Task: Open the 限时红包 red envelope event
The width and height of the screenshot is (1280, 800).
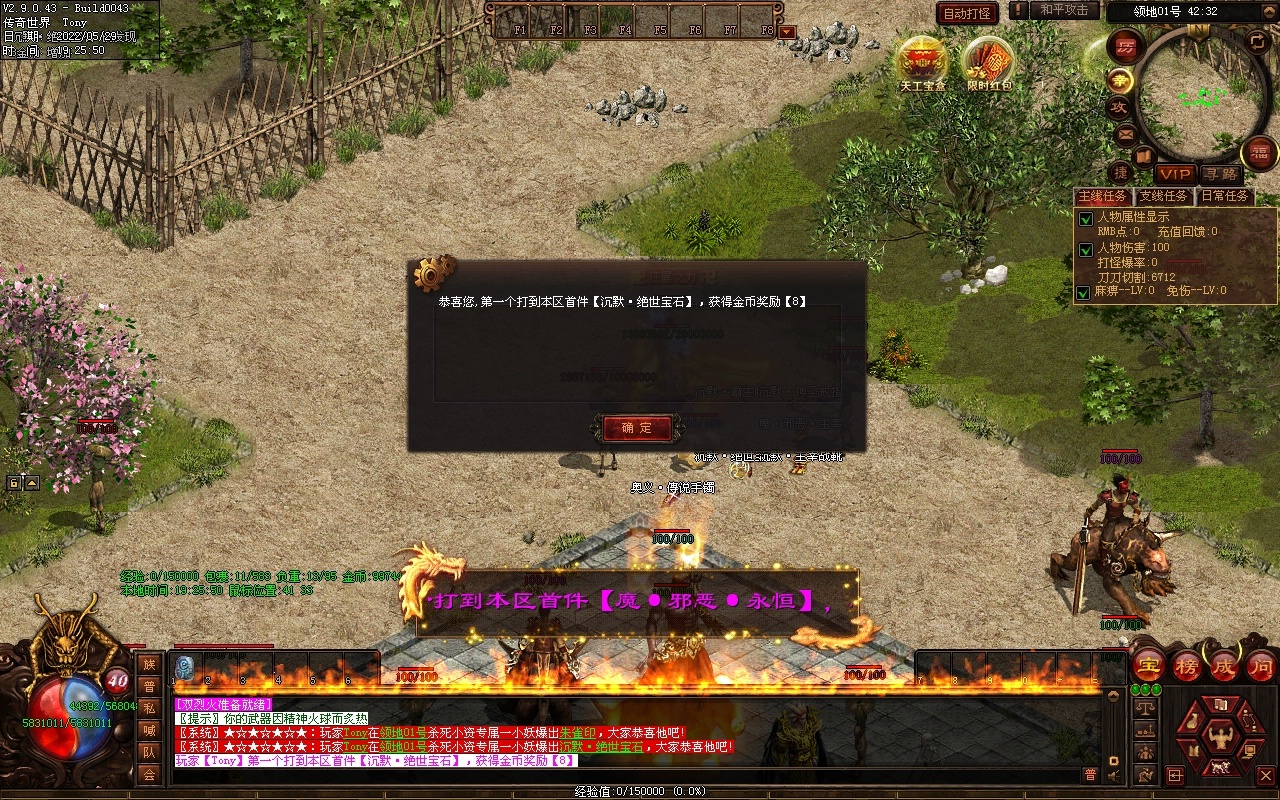Action: click(988, 62)
